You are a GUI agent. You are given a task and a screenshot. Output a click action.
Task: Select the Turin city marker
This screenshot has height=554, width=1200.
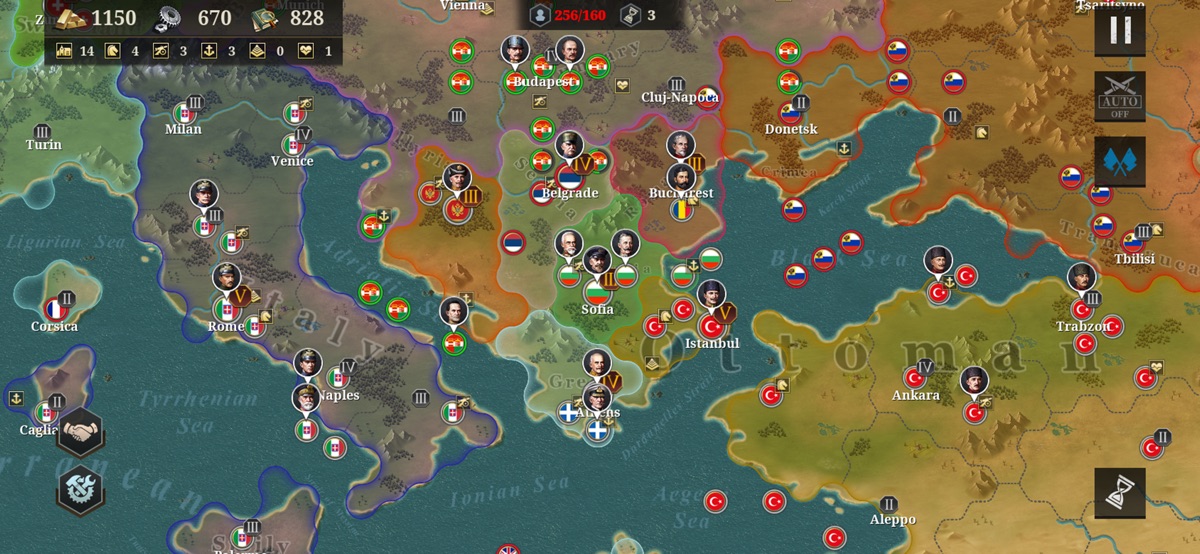click(x=43, y=132)
